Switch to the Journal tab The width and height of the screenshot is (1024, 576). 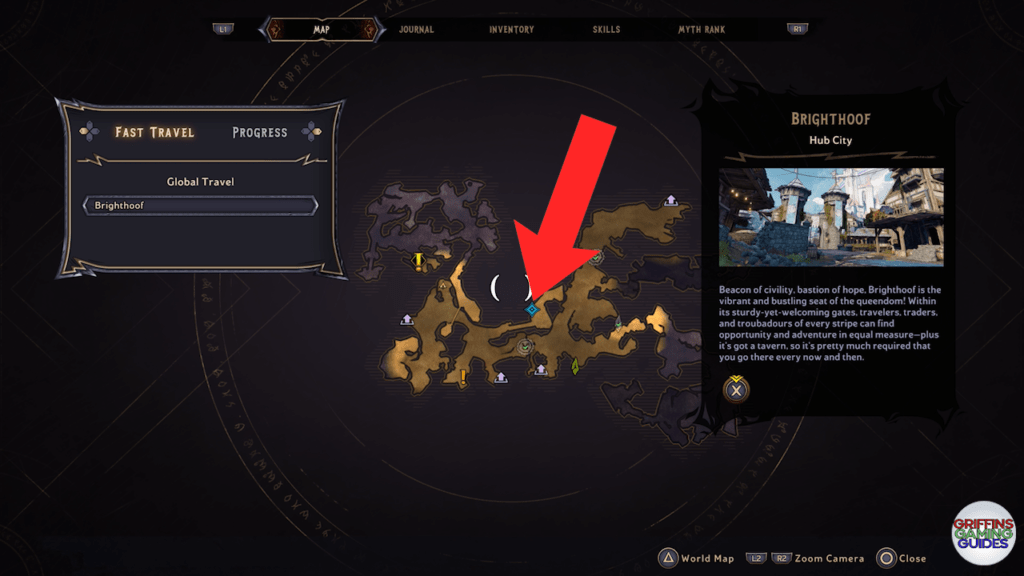coord(416,30)
